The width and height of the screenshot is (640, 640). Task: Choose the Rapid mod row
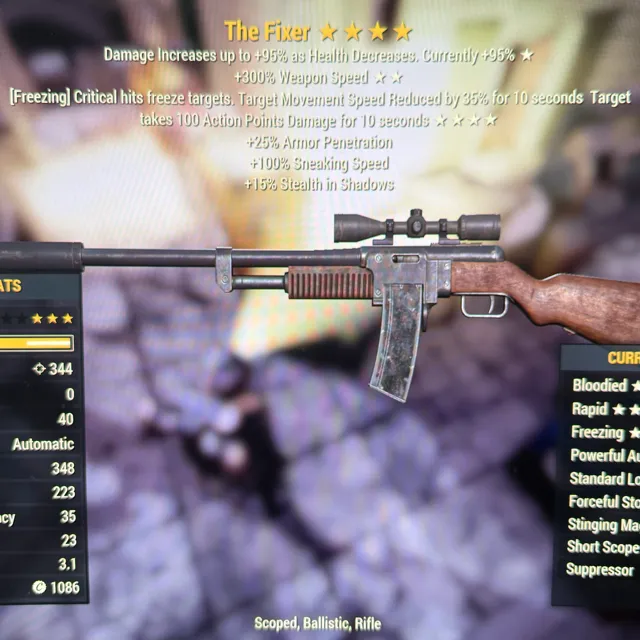(x=598, y=409)
